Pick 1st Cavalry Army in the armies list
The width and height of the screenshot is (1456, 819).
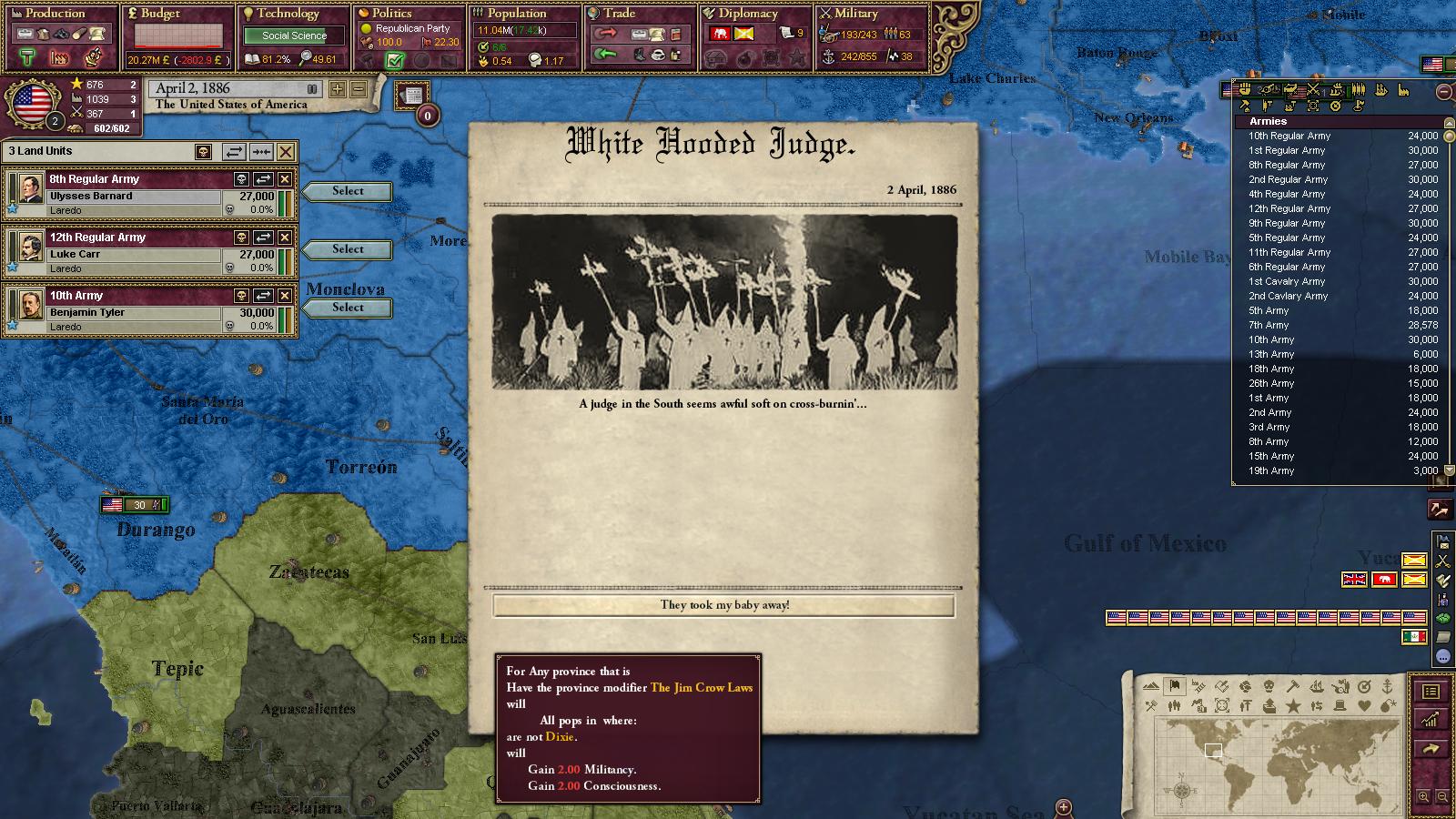1286,281
